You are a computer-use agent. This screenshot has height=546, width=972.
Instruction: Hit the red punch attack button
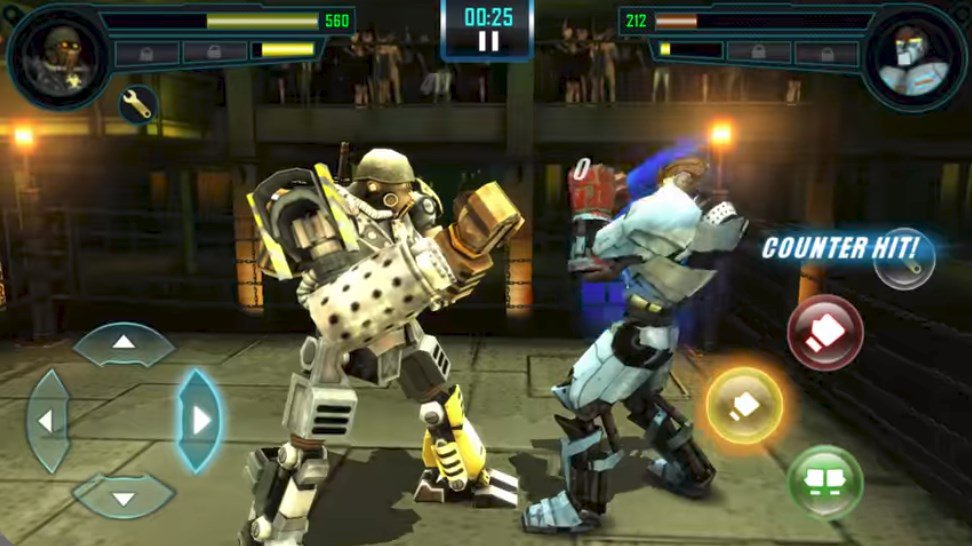point(824,333)
